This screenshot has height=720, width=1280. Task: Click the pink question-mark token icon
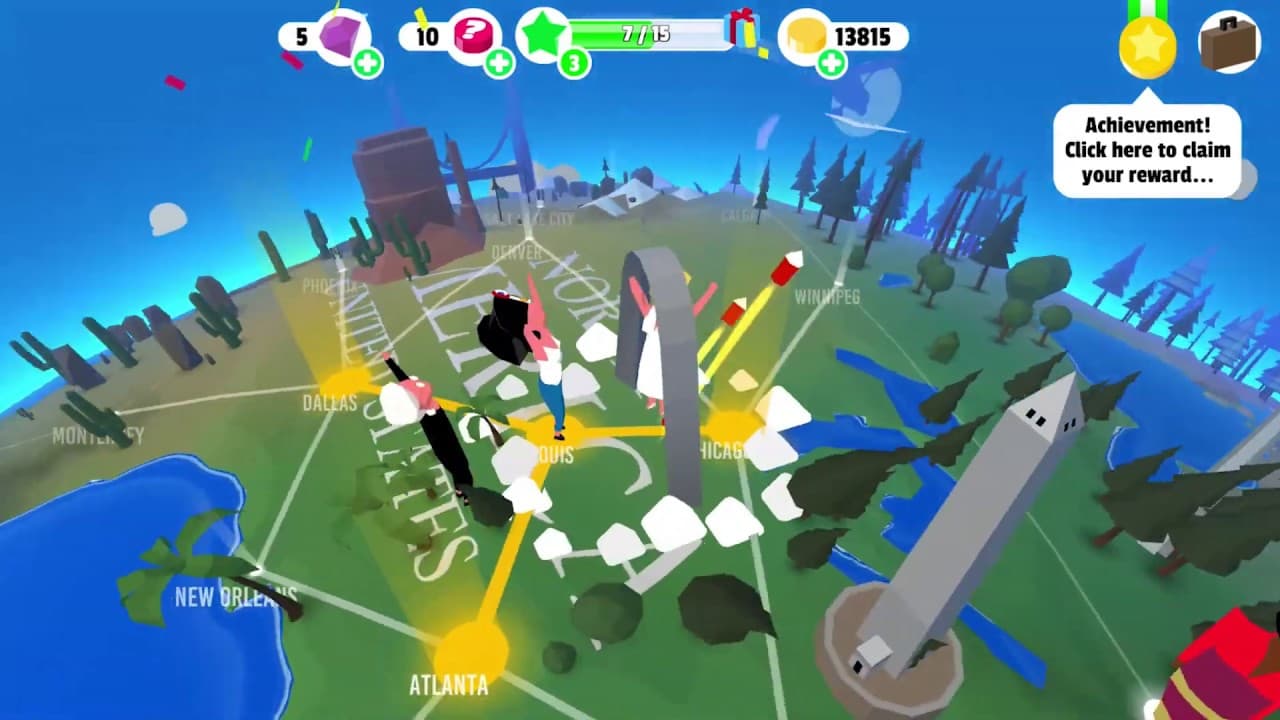(x=474, y=32)
